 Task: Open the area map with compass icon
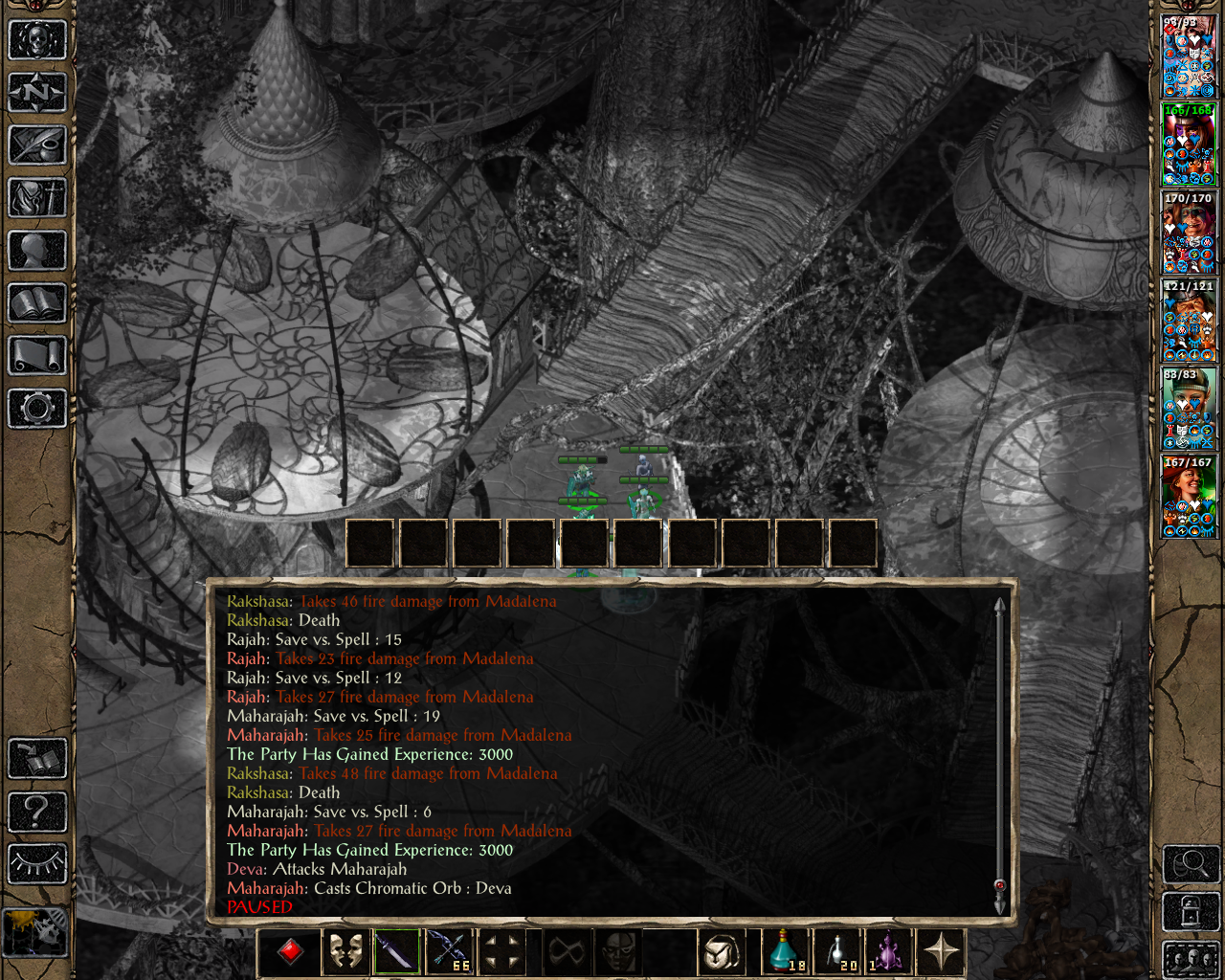coord(37,93)
